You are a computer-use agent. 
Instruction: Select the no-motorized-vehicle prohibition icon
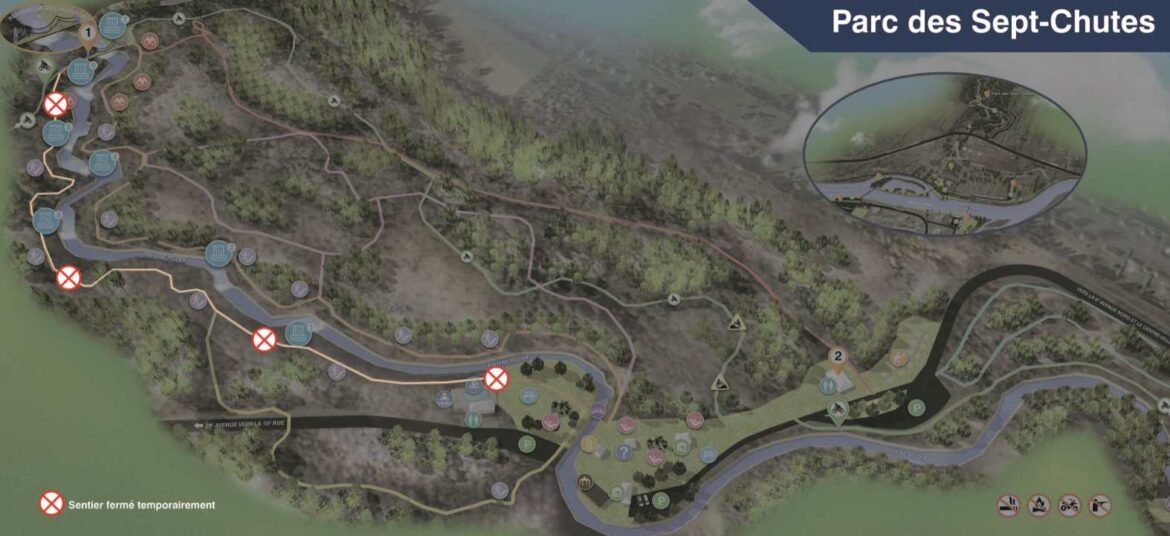pyautogui.click(x=1069, y=505)
